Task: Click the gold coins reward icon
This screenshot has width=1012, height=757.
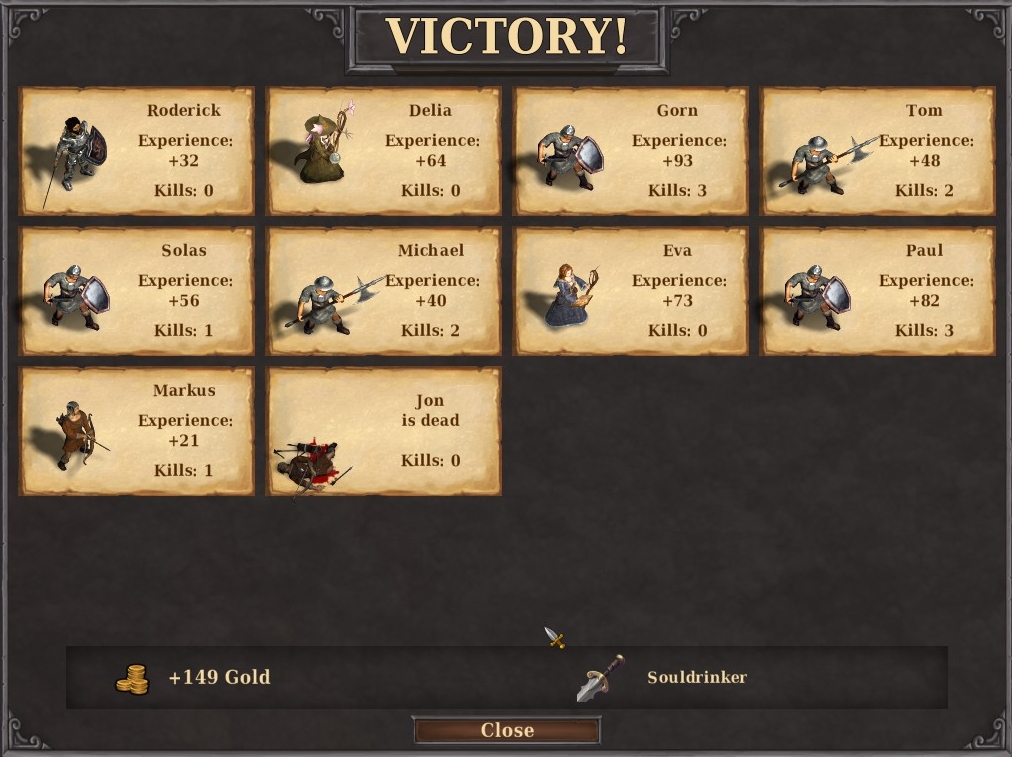Action: (x=132, y=679)
